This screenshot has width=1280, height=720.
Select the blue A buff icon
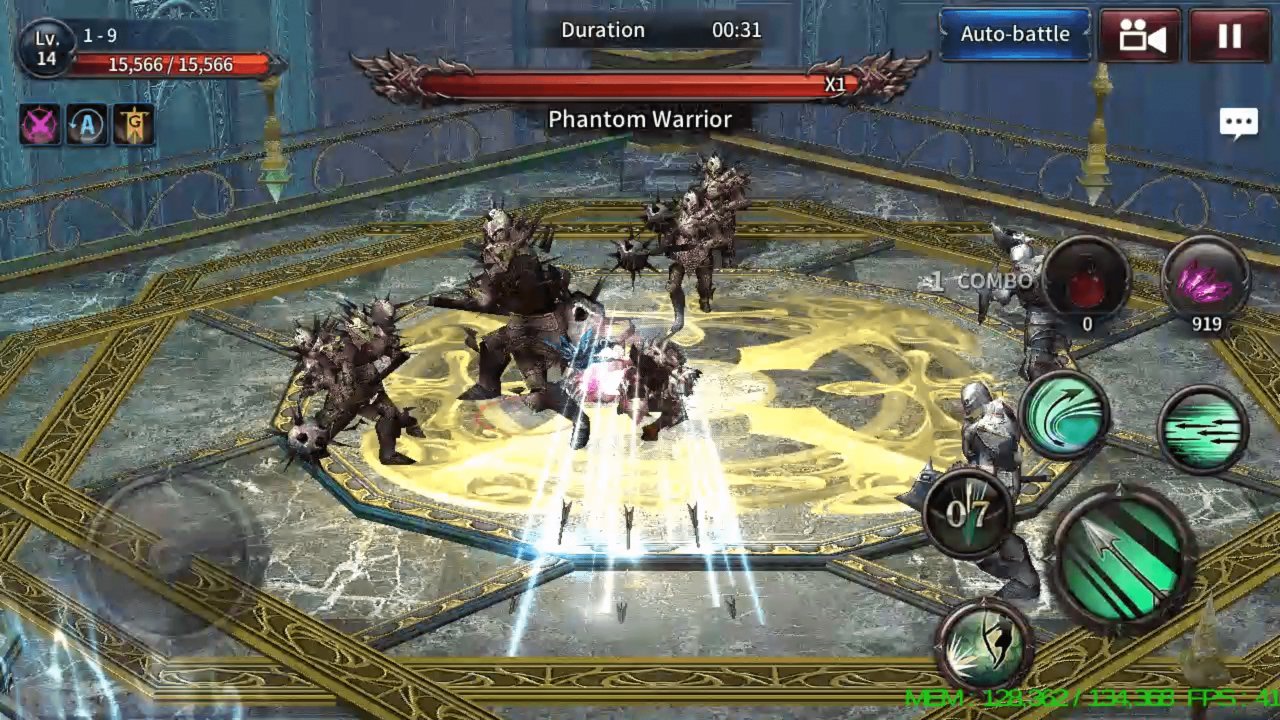[x=87, y=125]
